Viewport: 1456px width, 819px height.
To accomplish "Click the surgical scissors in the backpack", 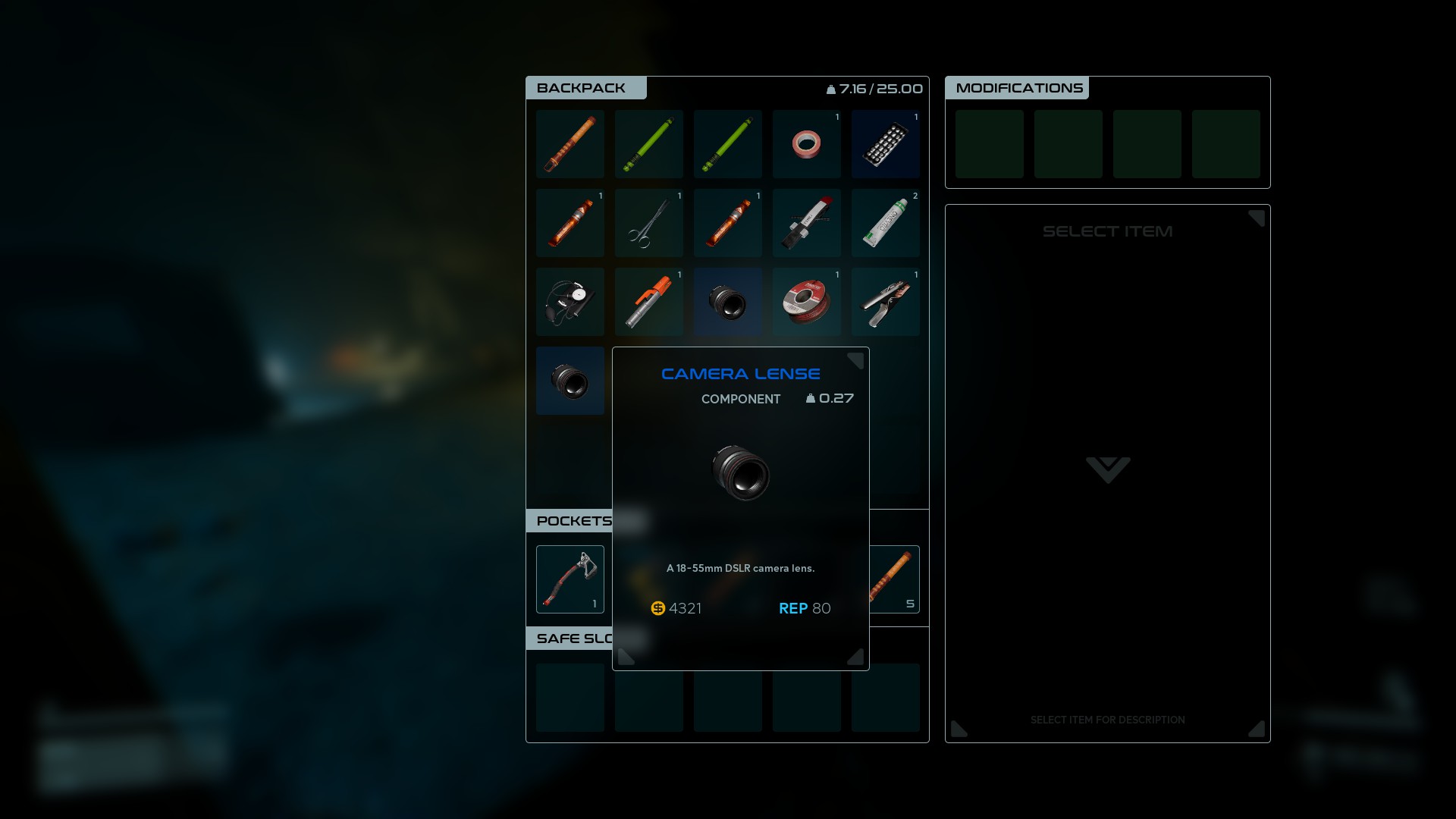I will [x=649, y=223].
